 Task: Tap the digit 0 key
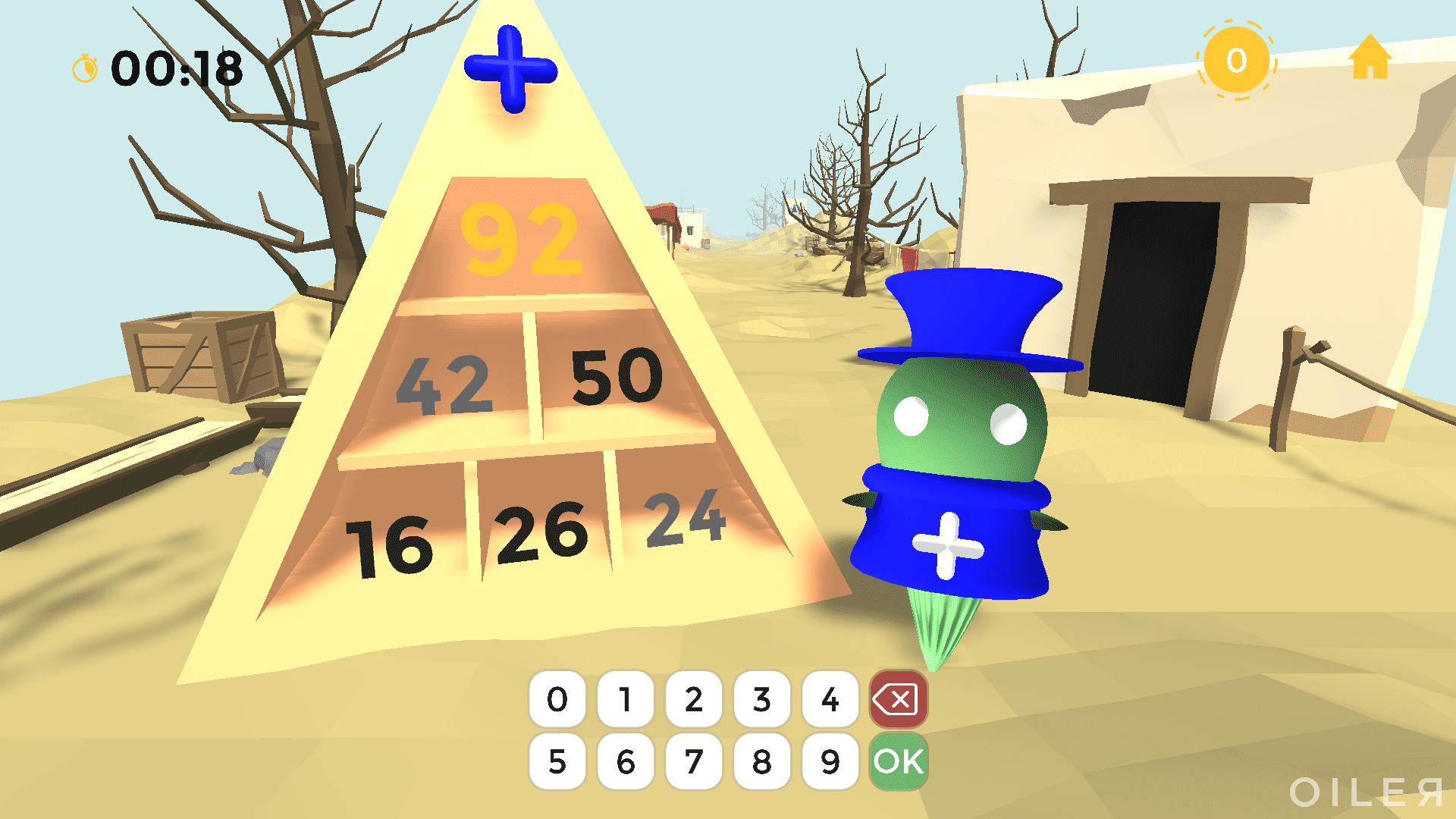[x=557, y=699]
